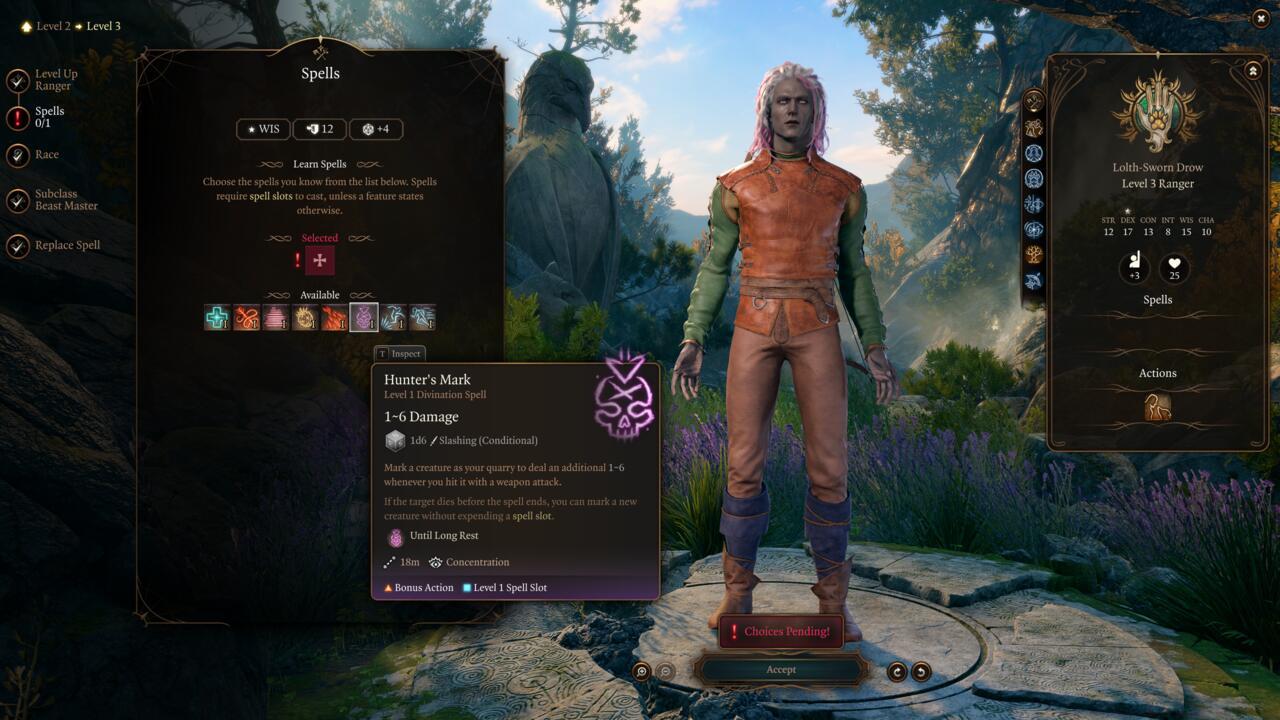Screen dimensions: 1280x720
Task: Click the Choices Pending notification banner
Action: (780, 631)
